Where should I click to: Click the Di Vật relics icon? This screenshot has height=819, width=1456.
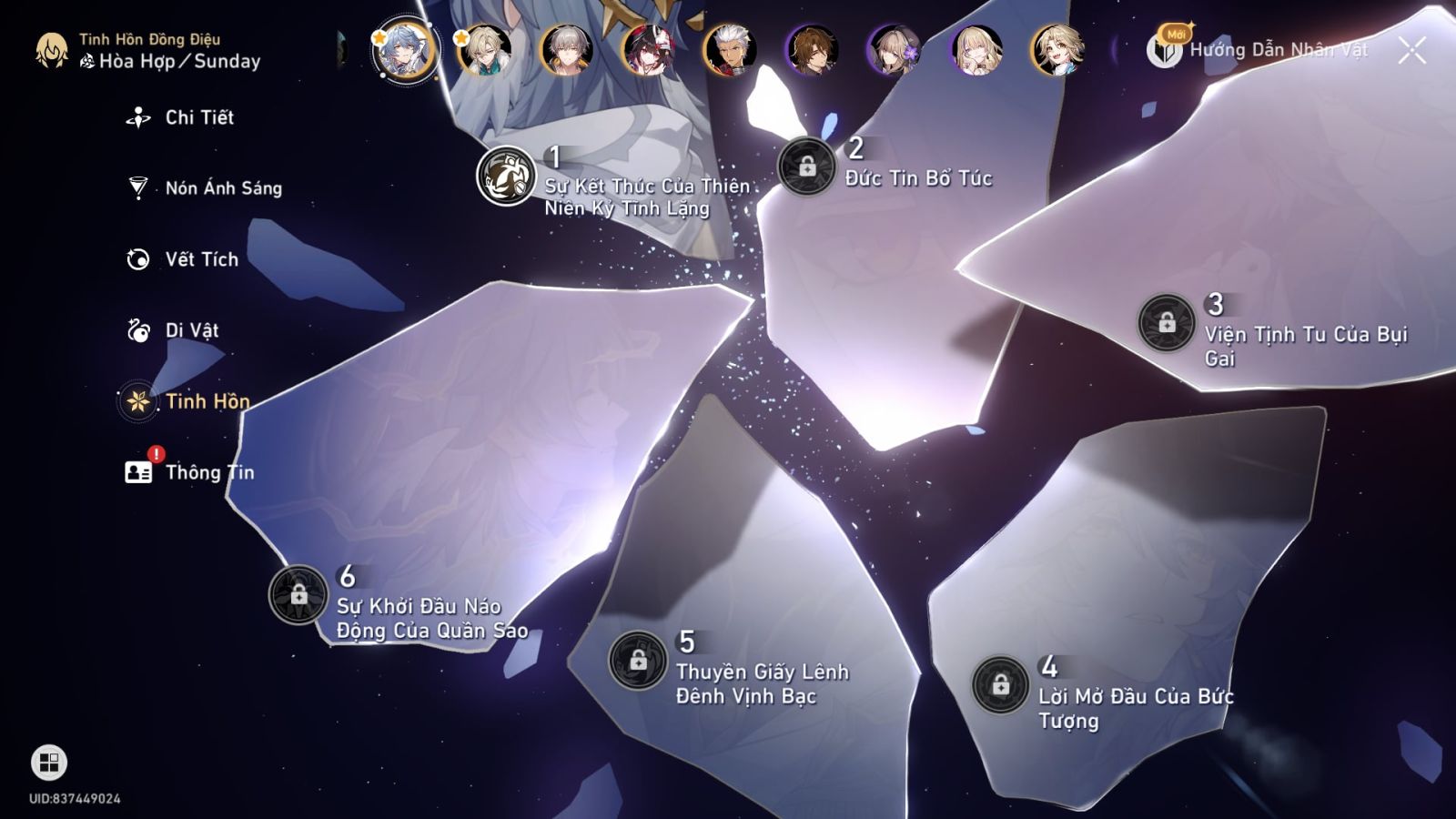pyautogui.click(x=137, y=330)
